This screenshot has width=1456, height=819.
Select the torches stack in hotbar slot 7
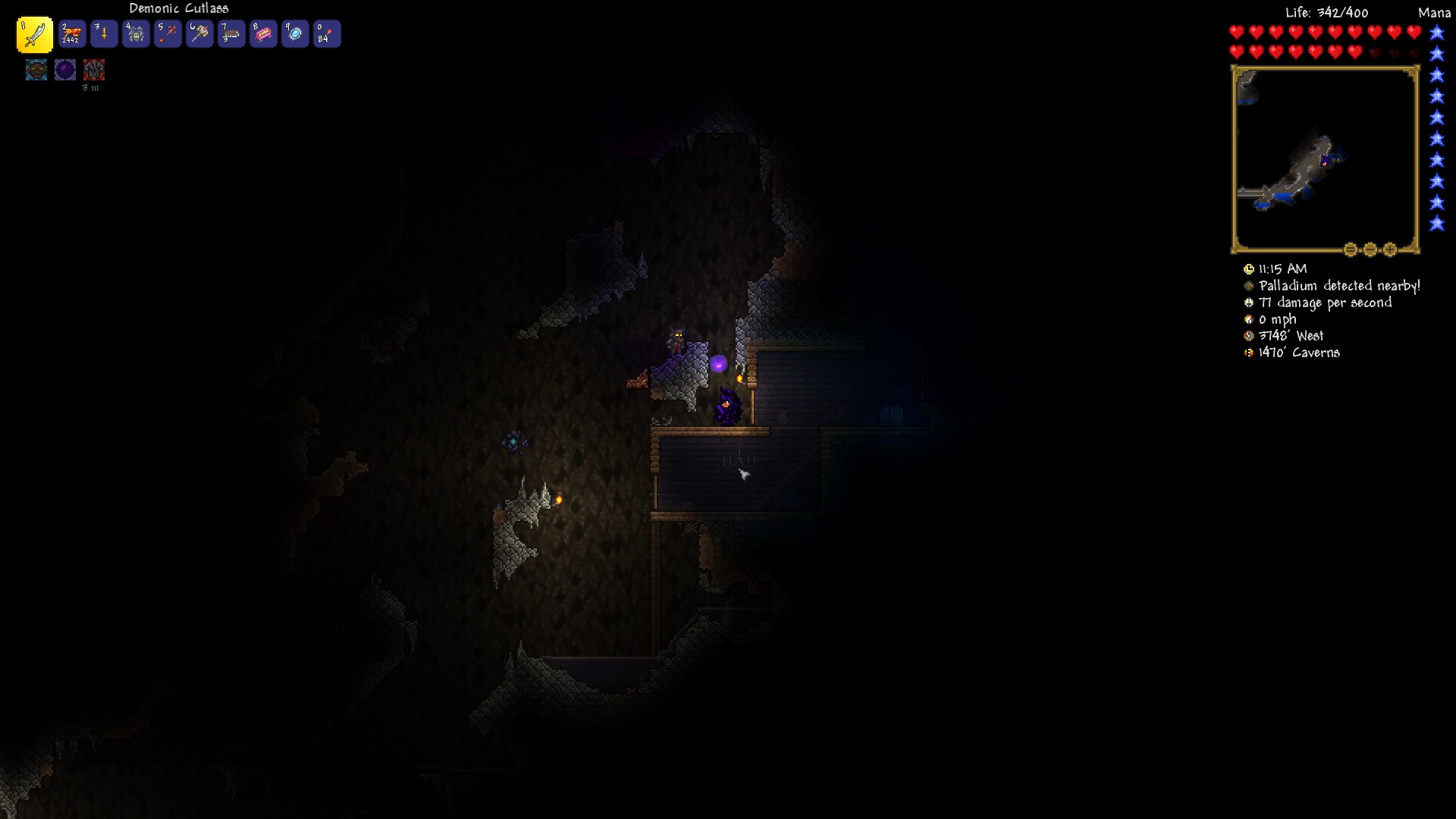click(x=232, y=33)
